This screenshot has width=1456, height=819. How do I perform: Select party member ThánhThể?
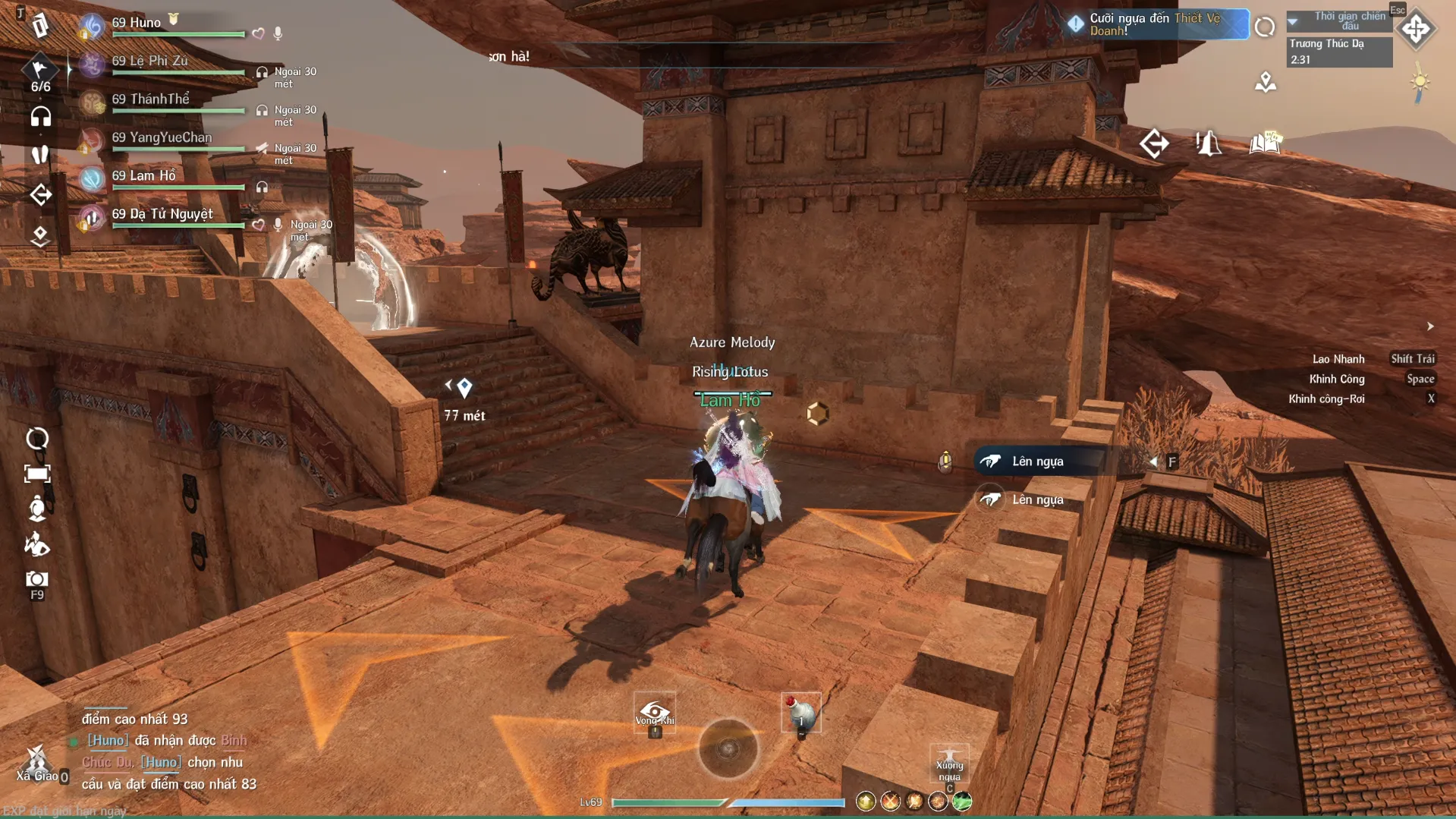[x=150, y=99]
